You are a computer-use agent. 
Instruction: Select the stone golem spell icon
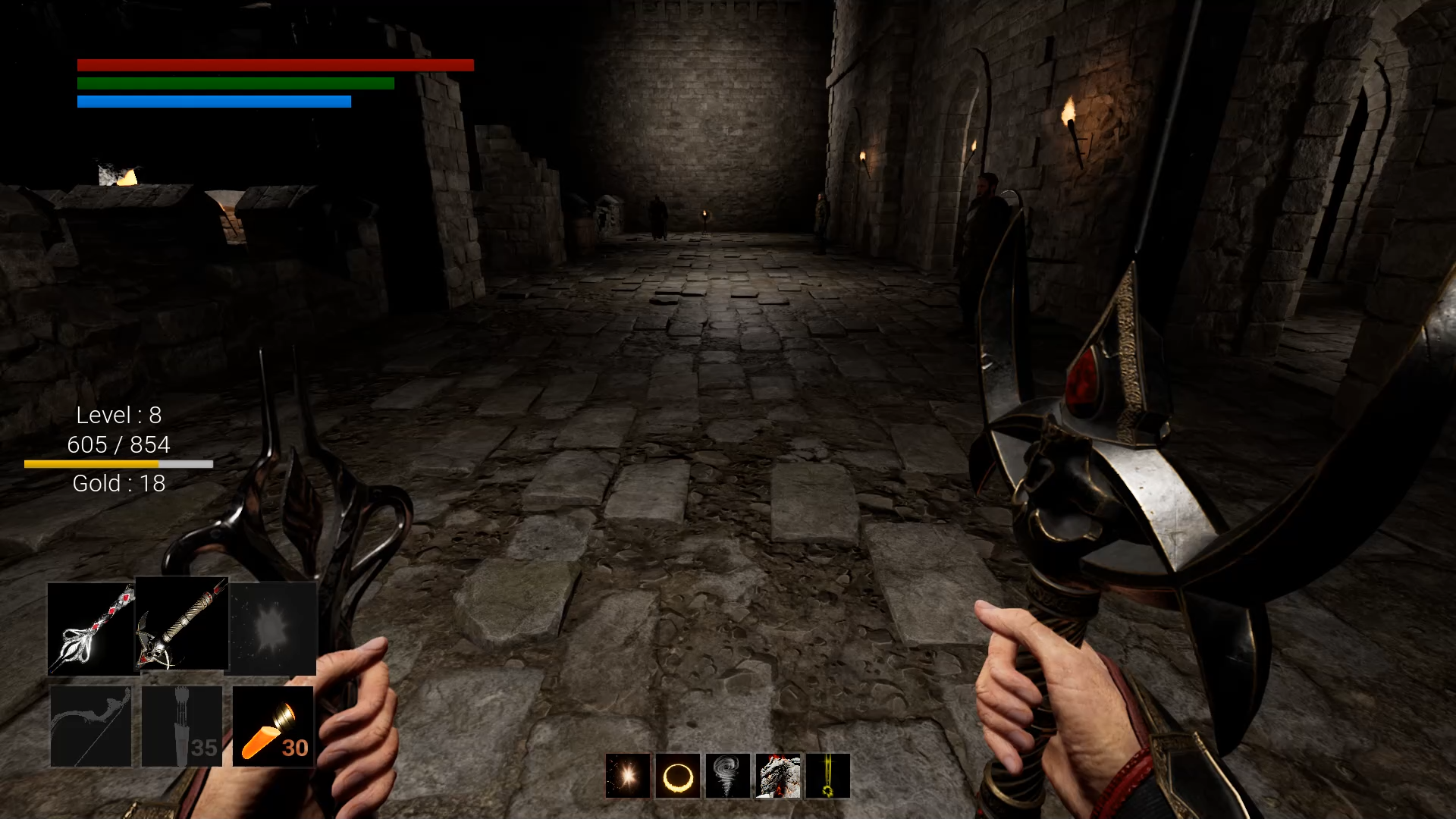point(777,775)
